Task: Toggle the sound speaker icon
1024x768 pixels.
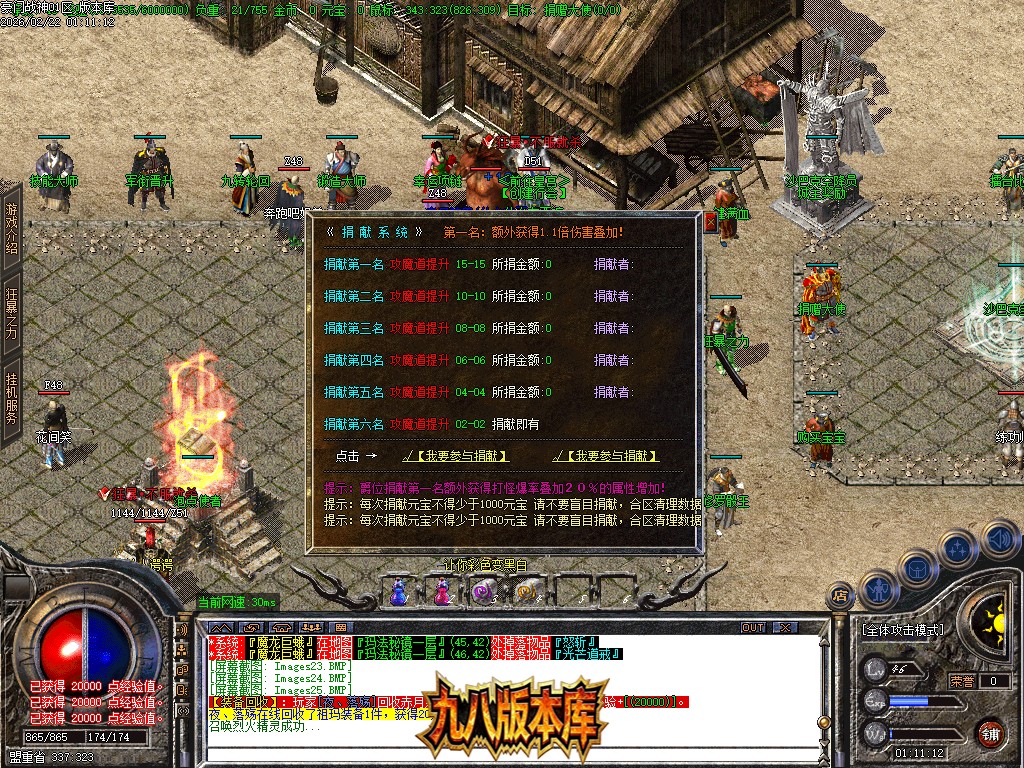Action: 999,540
